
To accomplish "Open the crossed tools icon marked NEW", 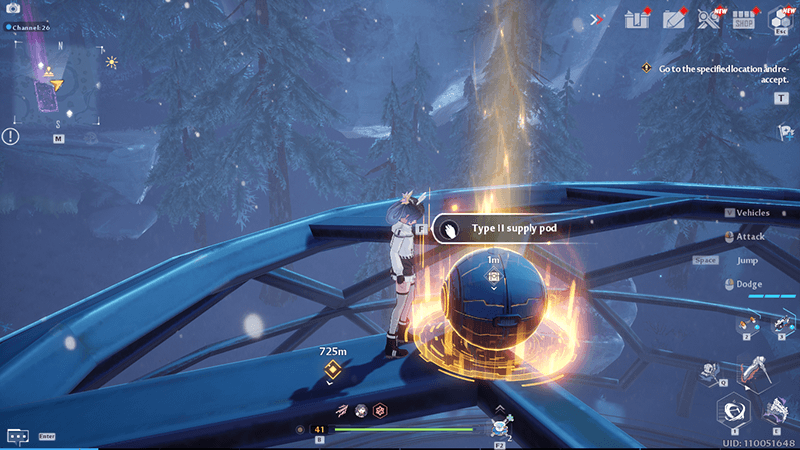I will (x=708, y=19).
